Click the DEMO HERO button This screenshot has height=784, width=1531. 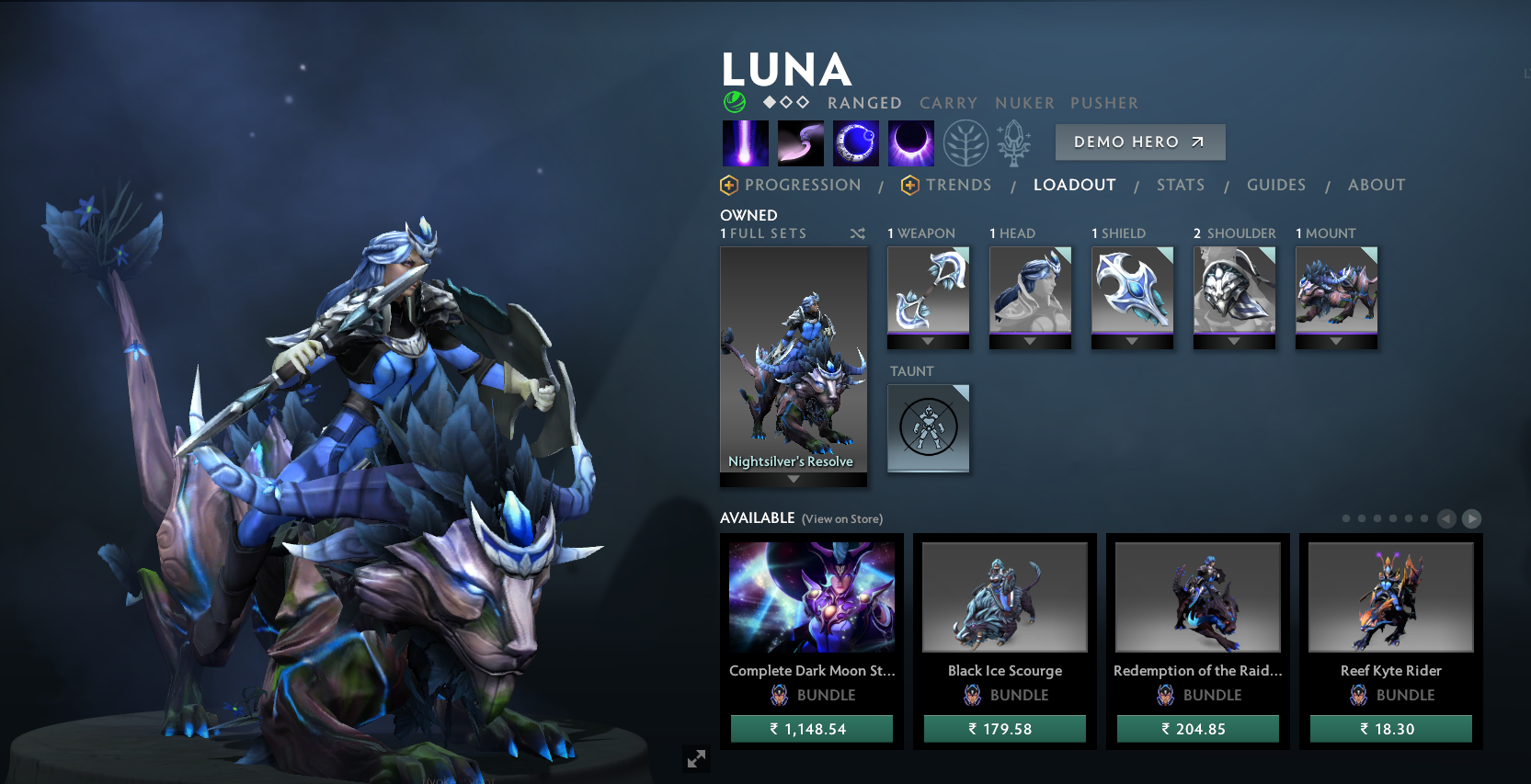tap(1140, 142)
